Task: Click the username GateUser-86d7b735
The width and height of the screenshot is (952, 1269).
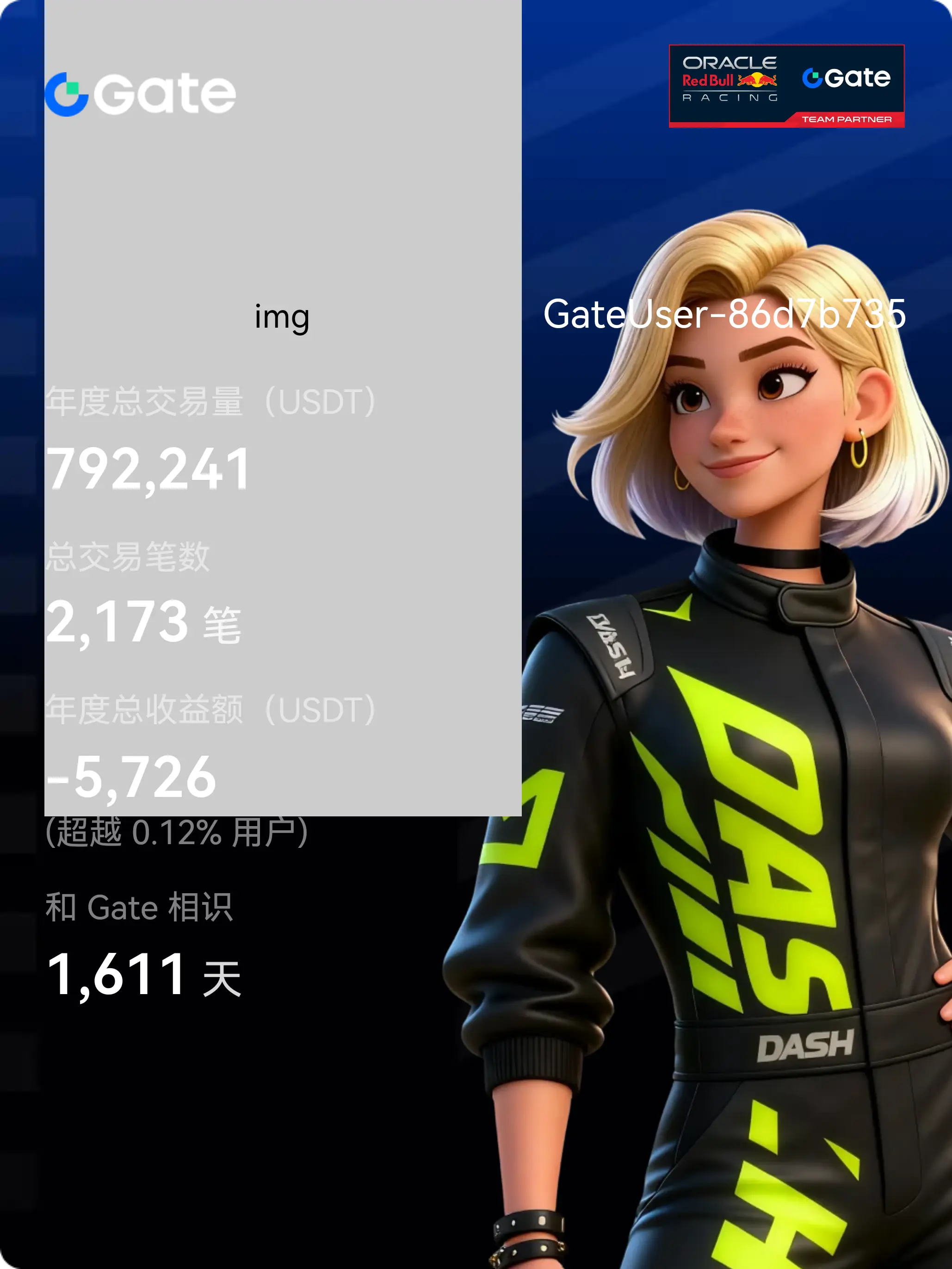Action: (x=724, y=314)
